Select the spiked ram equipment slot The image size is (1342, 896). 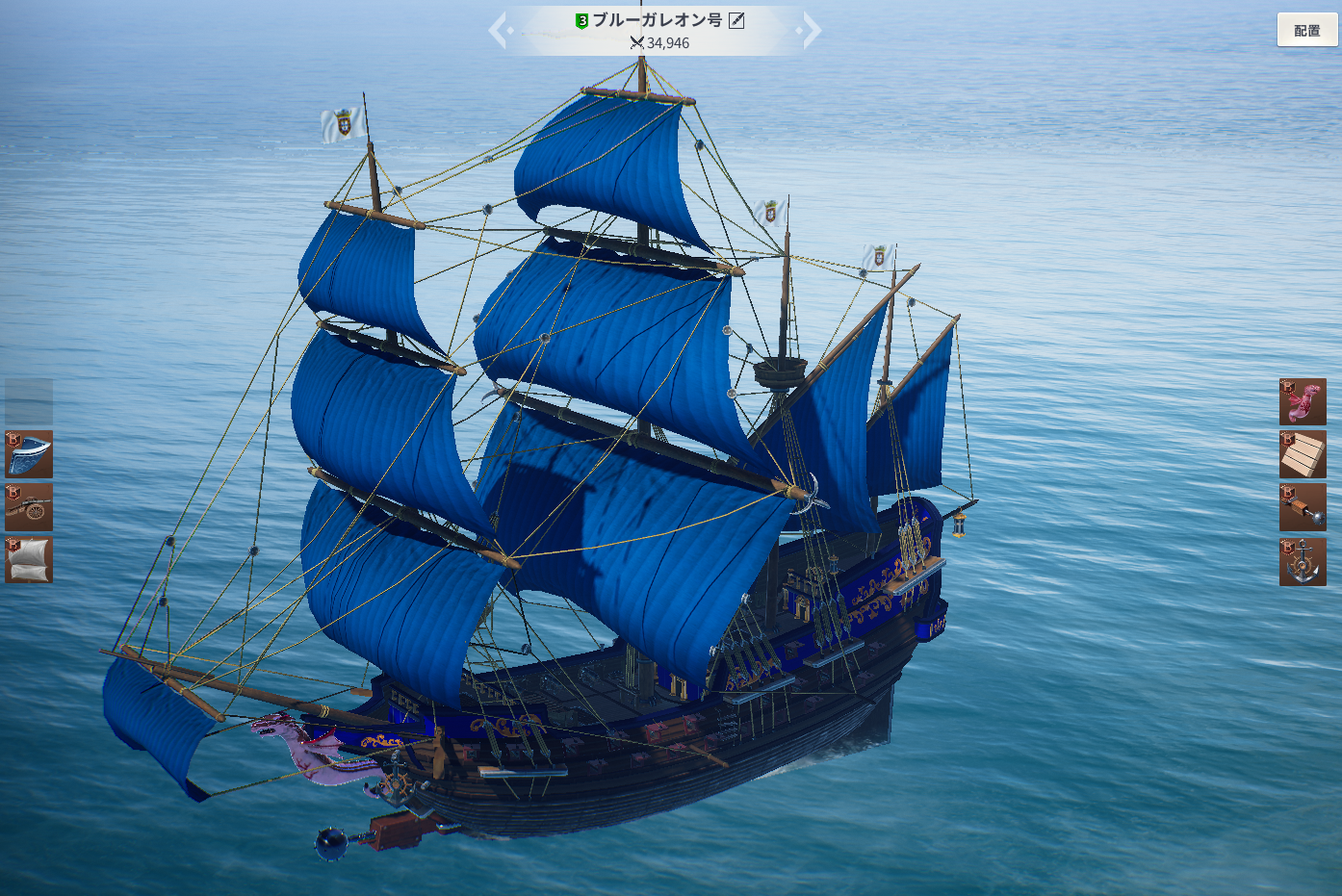(1303, 507)
